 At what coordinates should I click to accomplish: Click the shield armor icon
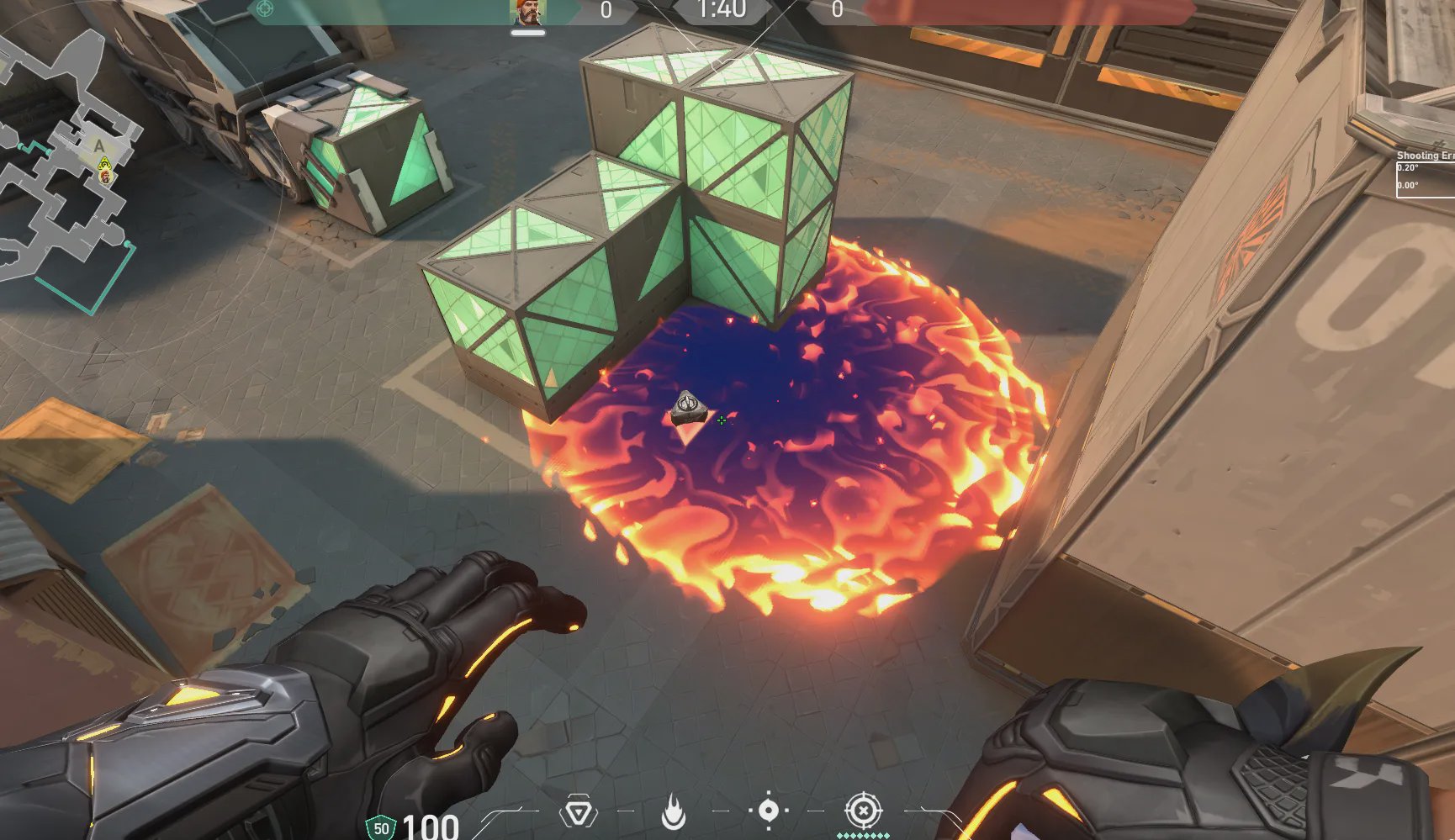[x=381, y=827]
